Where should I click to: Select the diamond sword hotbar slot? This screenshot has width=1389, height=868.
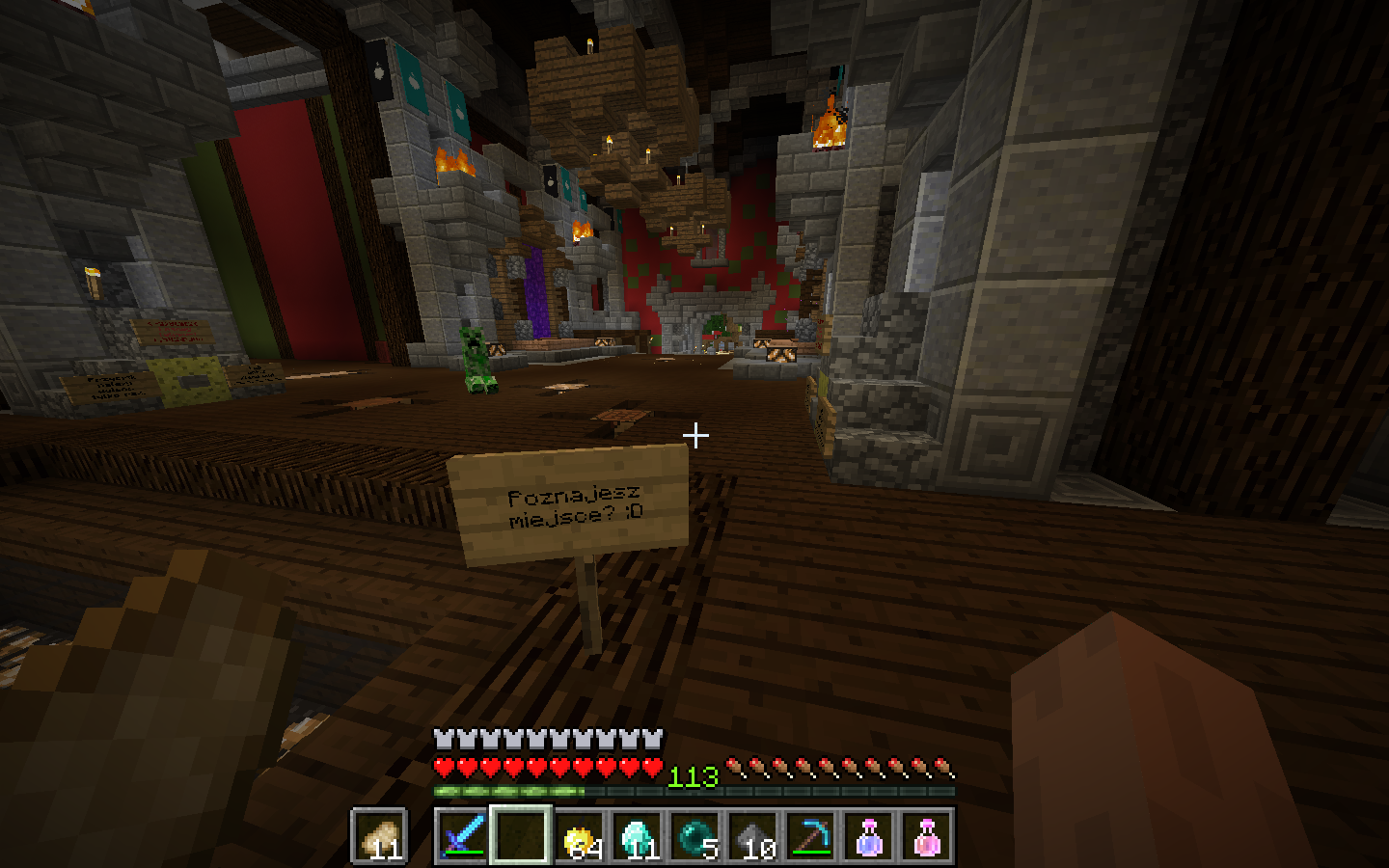tap(463, 835)
